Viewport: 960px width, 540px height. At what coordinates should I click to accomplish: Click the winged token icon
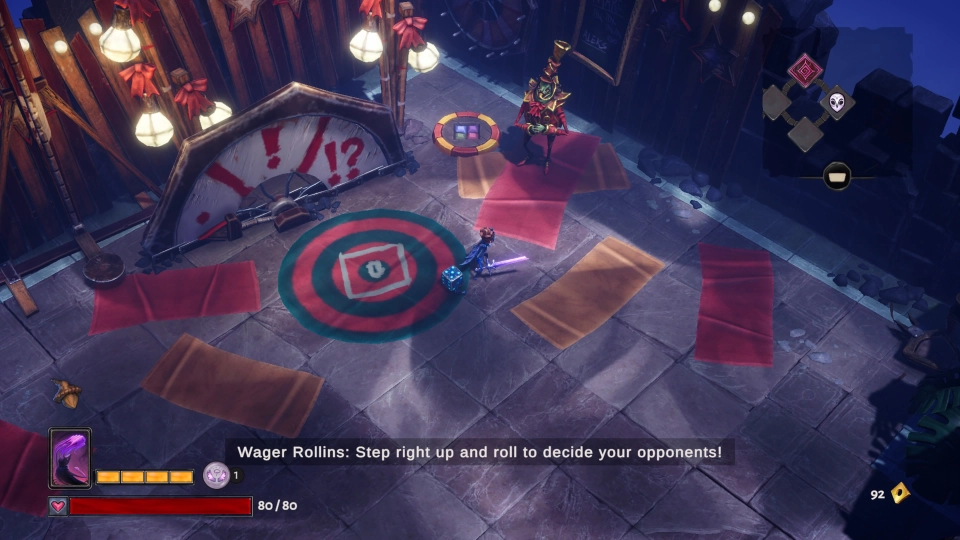[216, 475]
